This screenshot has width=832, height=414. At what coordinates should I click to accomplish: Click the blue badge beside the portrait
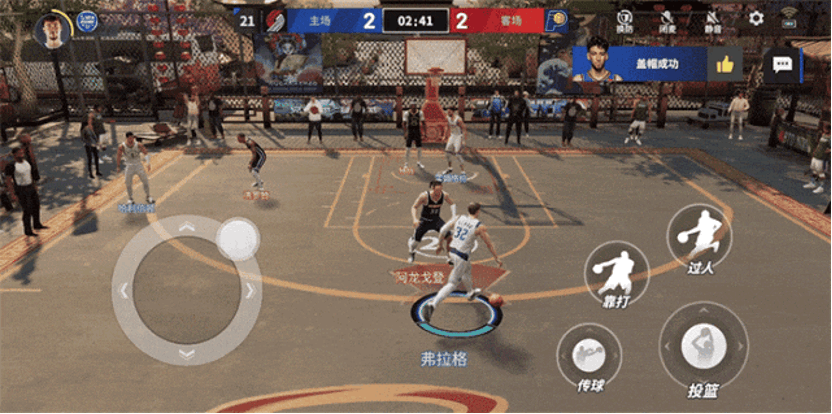coord(87,20)
